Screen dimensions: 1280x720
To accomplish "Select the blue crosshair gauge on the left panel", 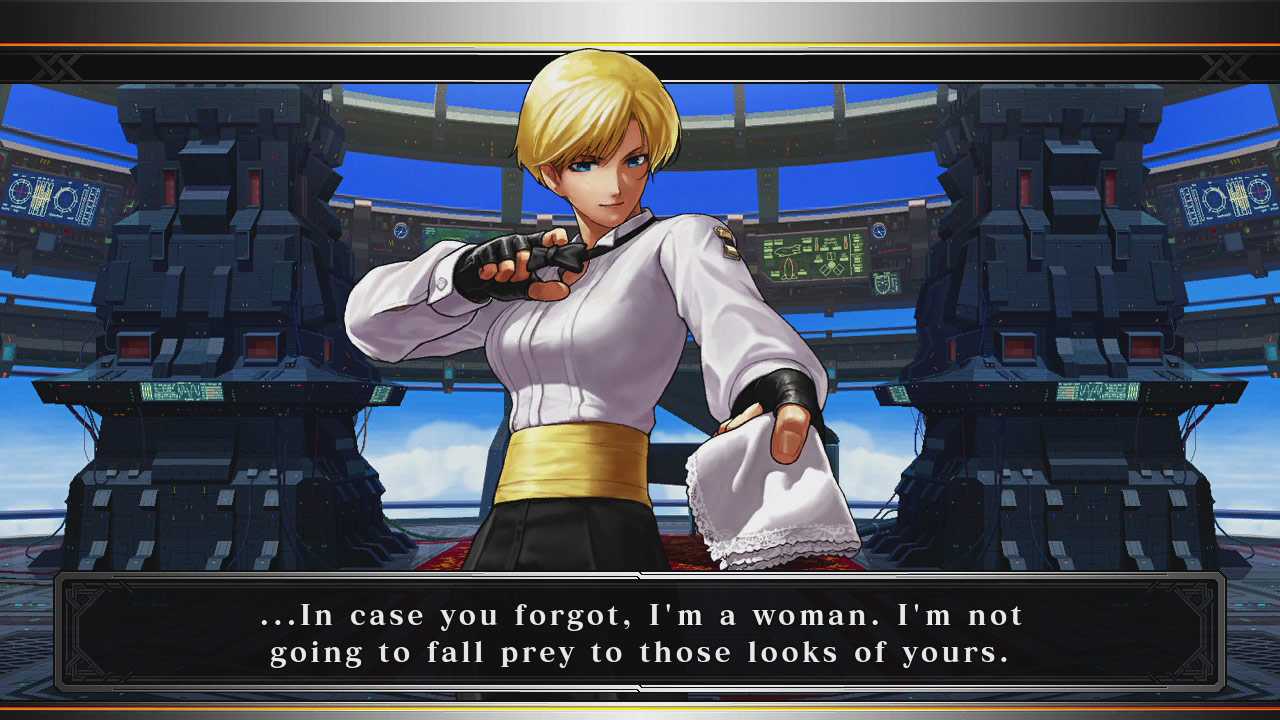I will tap(20, 190).
